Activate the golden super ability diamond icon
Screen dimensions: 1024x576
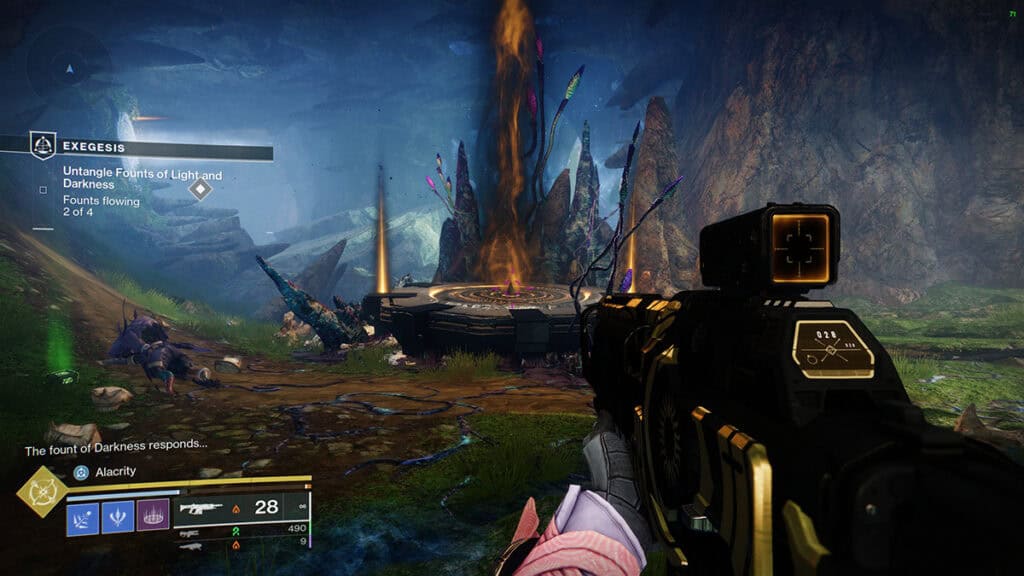[x=41, y=493]
